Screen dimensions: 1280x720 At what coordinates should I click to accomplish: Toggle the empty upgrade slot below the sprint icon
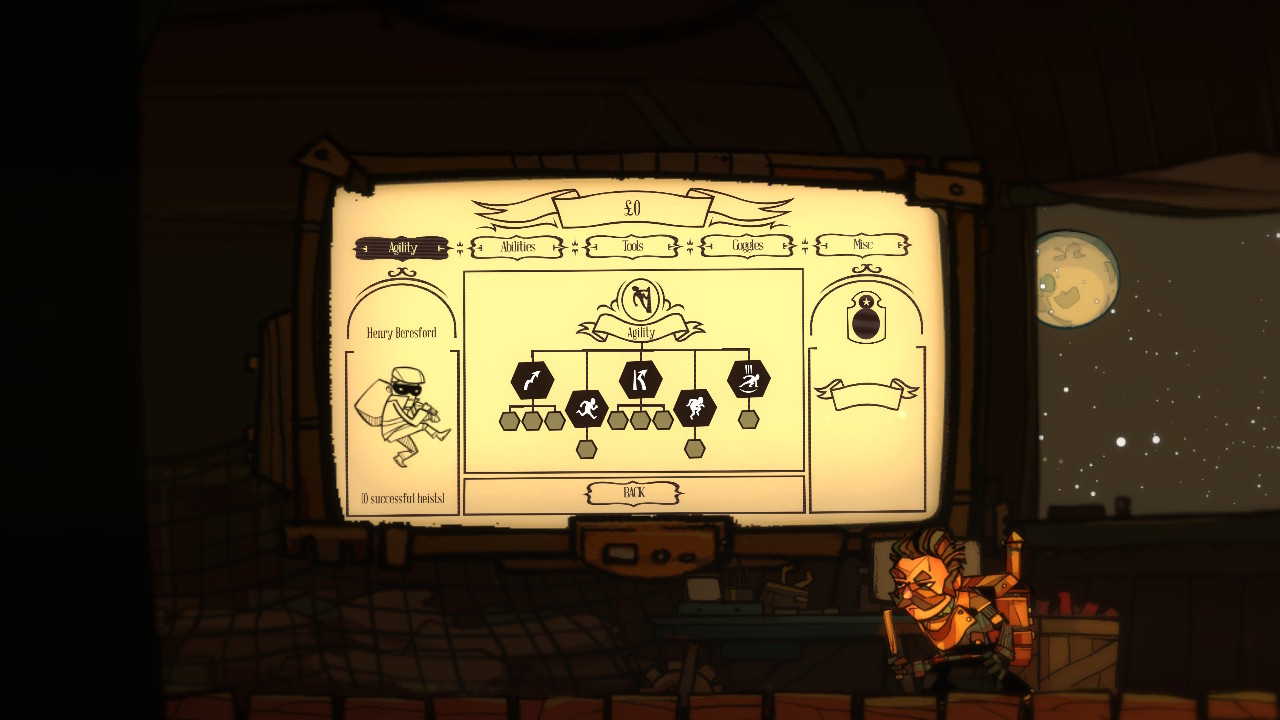point(587,448)
